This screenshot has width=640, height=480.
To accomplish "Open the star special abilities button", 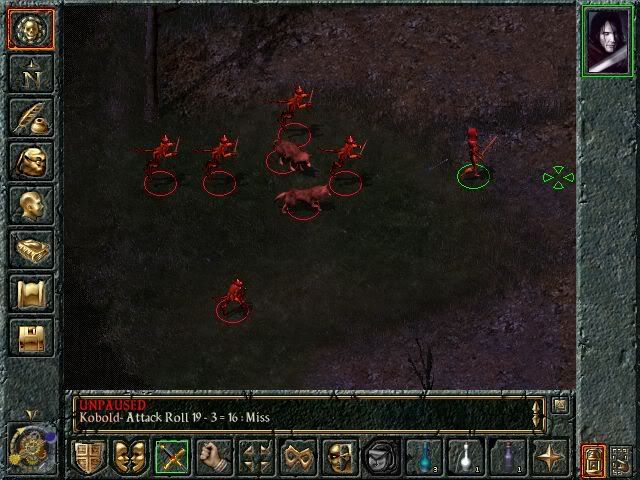I will (549, 458).
